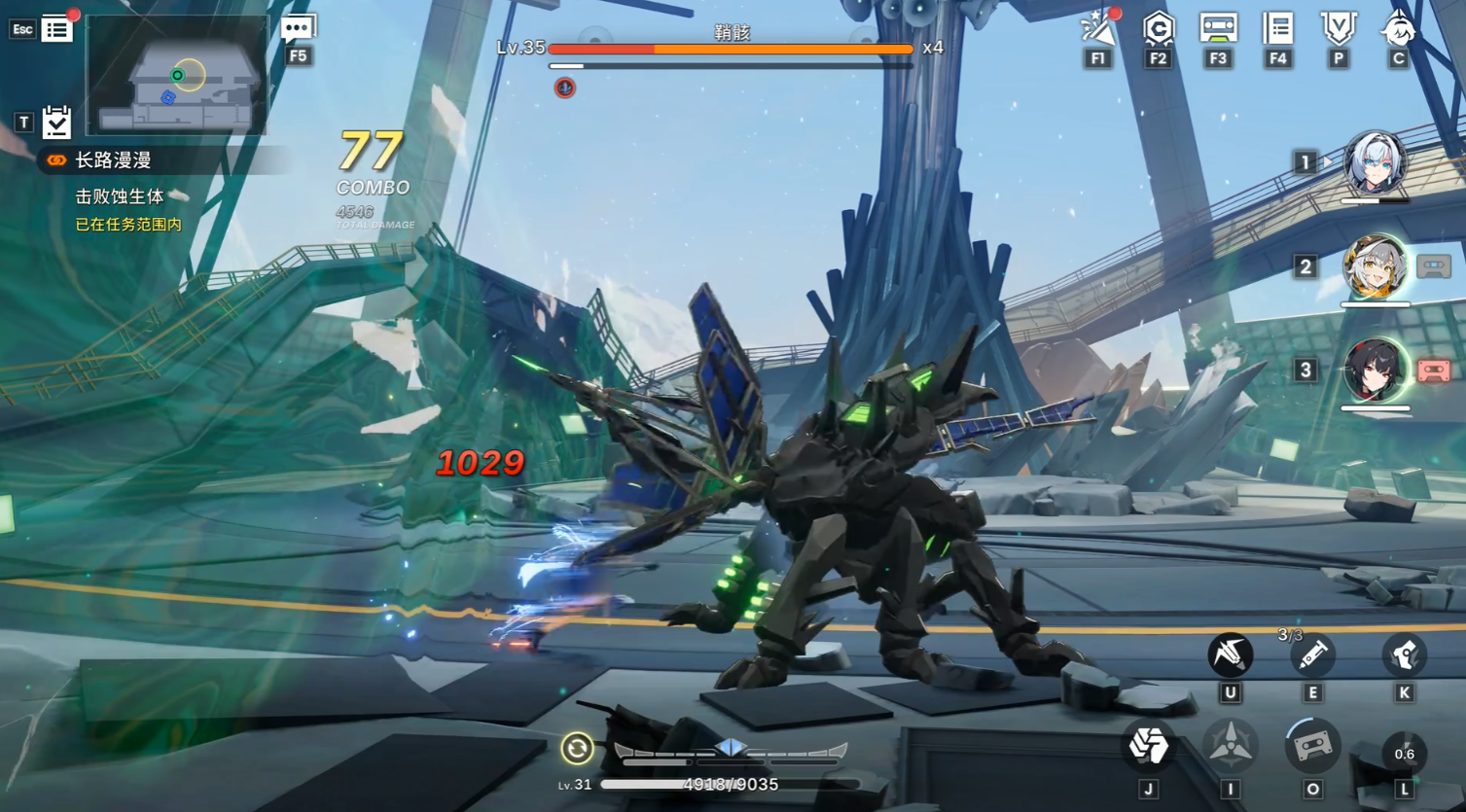Open the V shield badge menu
This screenshot has width=1466, height=812.
(1339, 28)
